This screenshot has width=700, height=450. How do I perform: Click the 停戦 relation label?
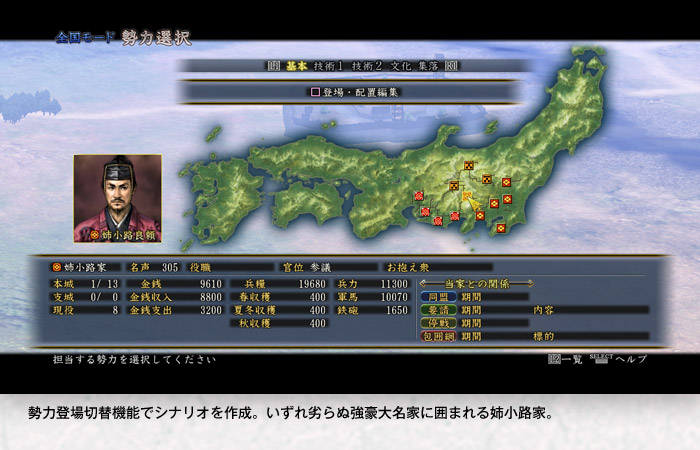tap(439, 323)
